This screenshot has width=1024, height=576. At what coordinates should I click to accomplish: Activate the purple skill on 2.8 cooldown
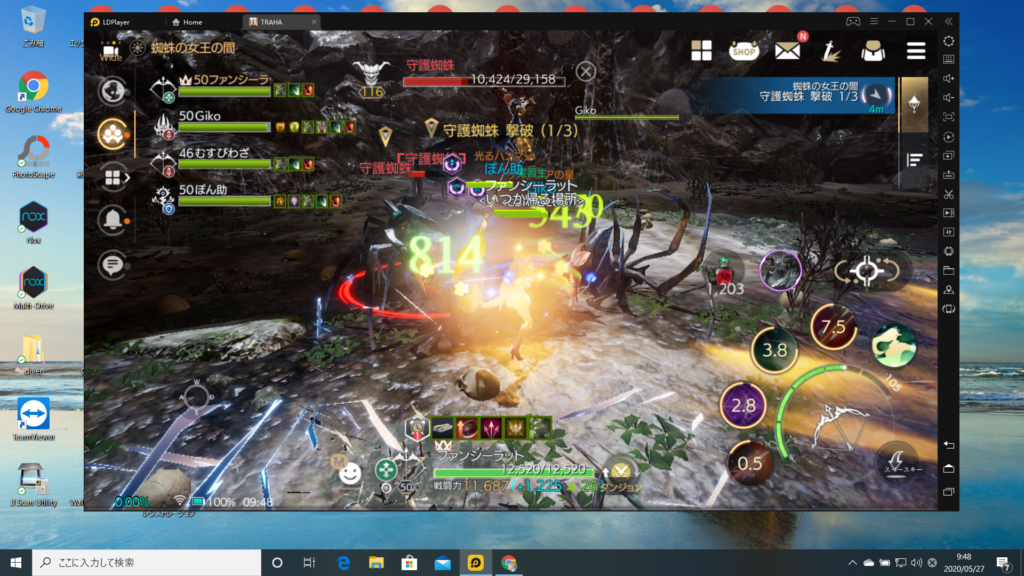pyautogui.click(x=743, y=405)
